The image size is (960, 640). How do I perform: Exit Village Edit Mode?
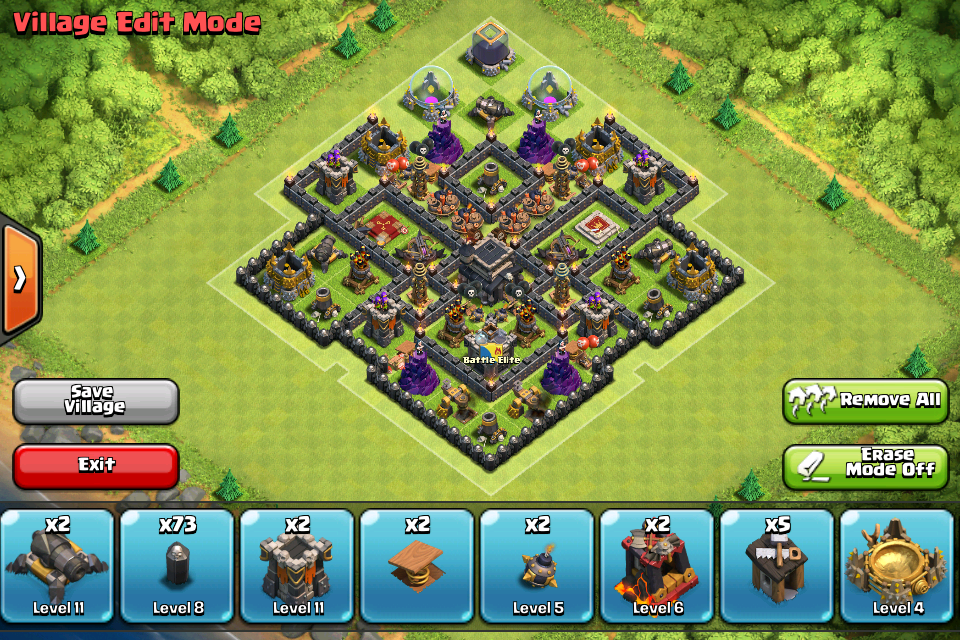96,465
